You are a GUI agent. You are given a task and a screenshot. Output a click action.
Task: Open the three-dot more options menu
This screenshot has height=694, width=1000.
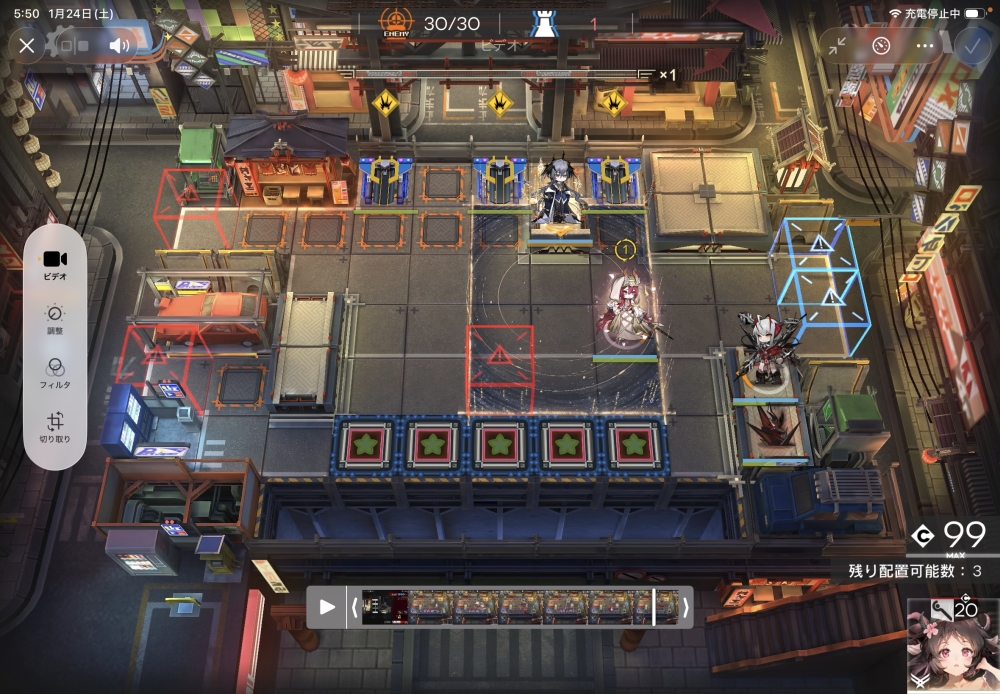click(x=925, y=45)
